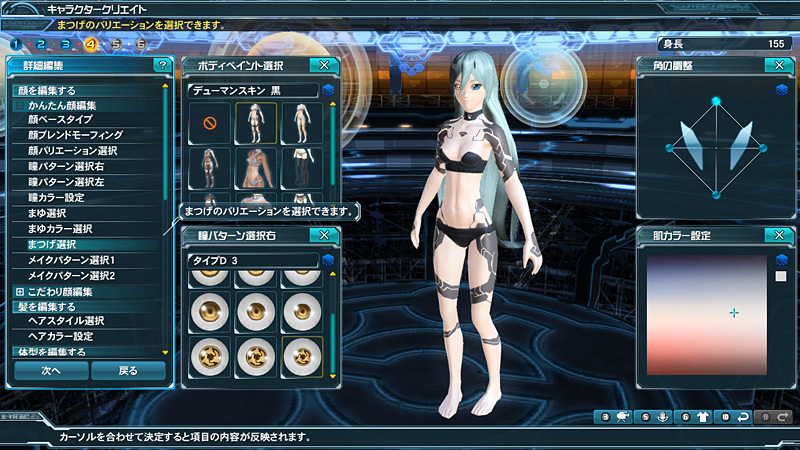The width and height of the screenshot is (800, 450).
Task: Click the 次へ (Next) button
Action: coord(49,370)
